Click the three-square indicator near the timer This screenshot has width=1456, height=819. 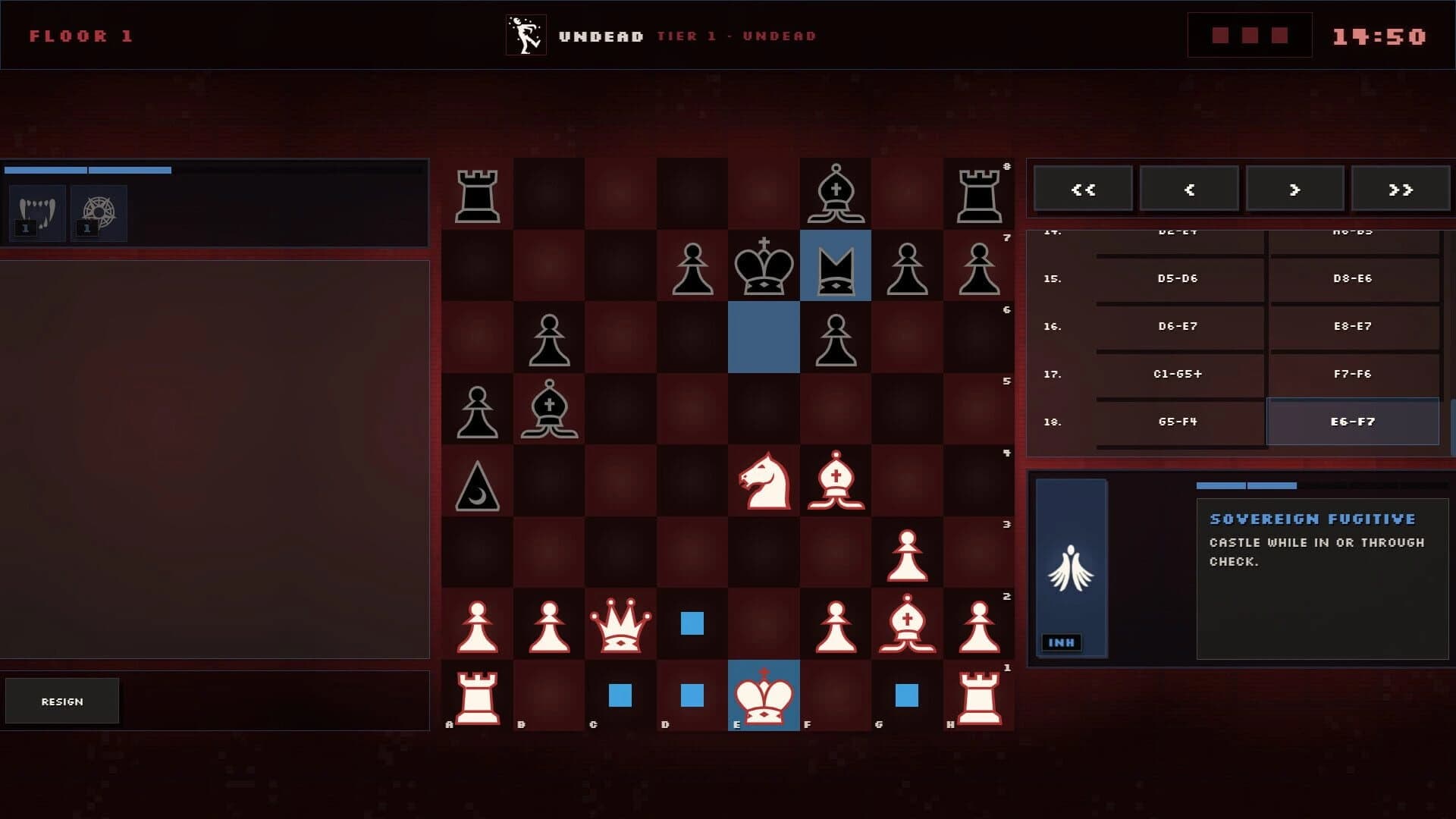(x=1249, y=34)
